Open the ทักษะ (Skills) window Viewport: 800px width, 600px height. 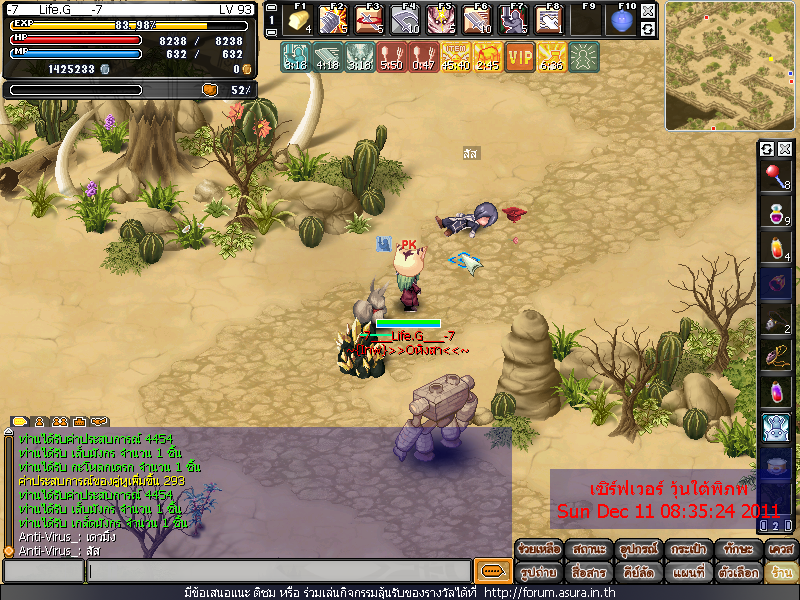(737, 550)
